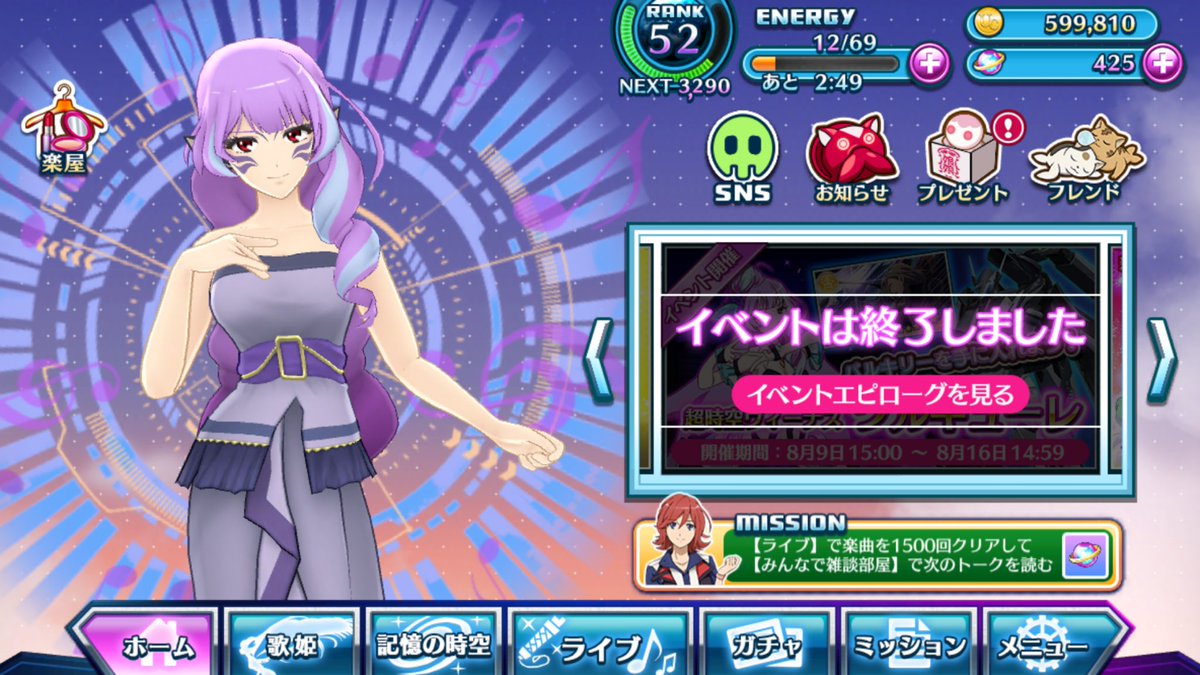Select the ホーム tab
The width and height of the screenshot is (1200, 675).
click(147, 645)
